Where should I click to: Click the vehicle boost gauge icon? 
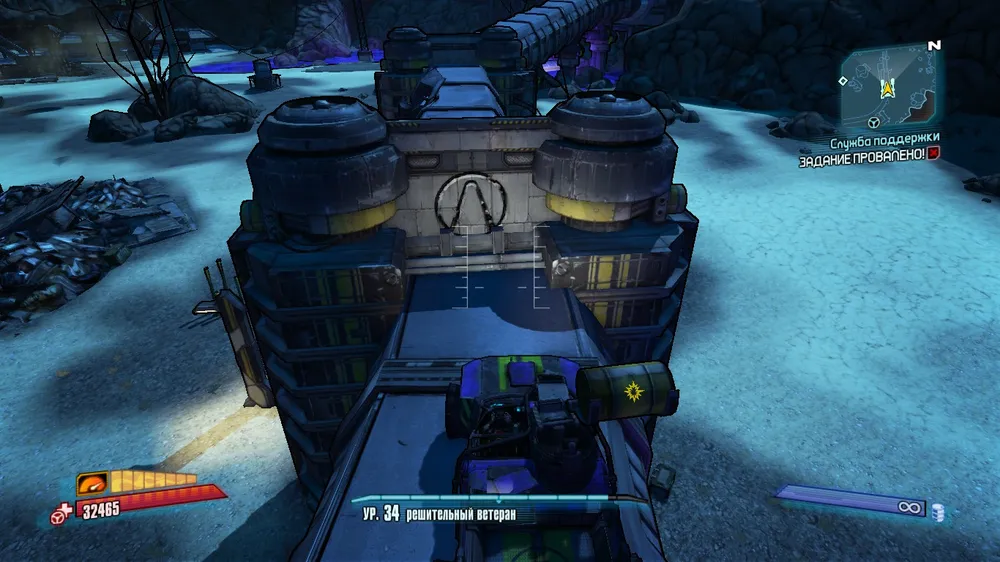point(93,481)
